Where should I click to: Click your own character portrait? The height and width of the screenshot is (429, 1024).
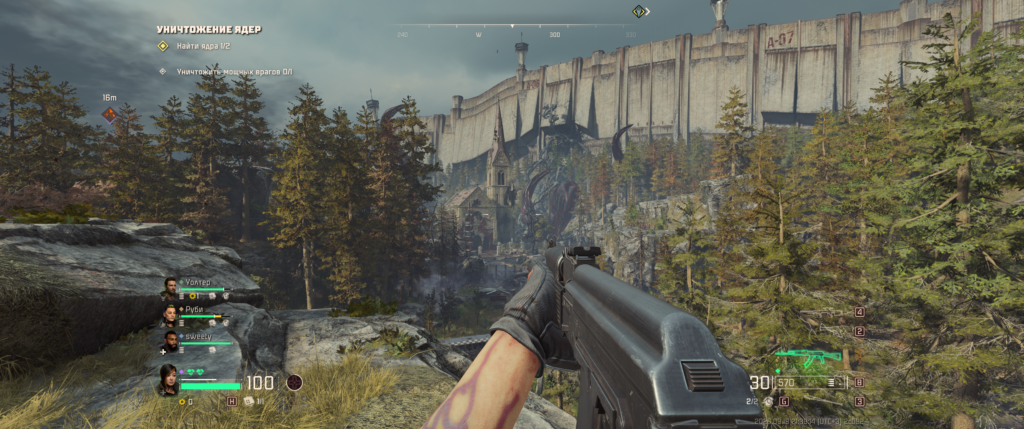point(168,380)
